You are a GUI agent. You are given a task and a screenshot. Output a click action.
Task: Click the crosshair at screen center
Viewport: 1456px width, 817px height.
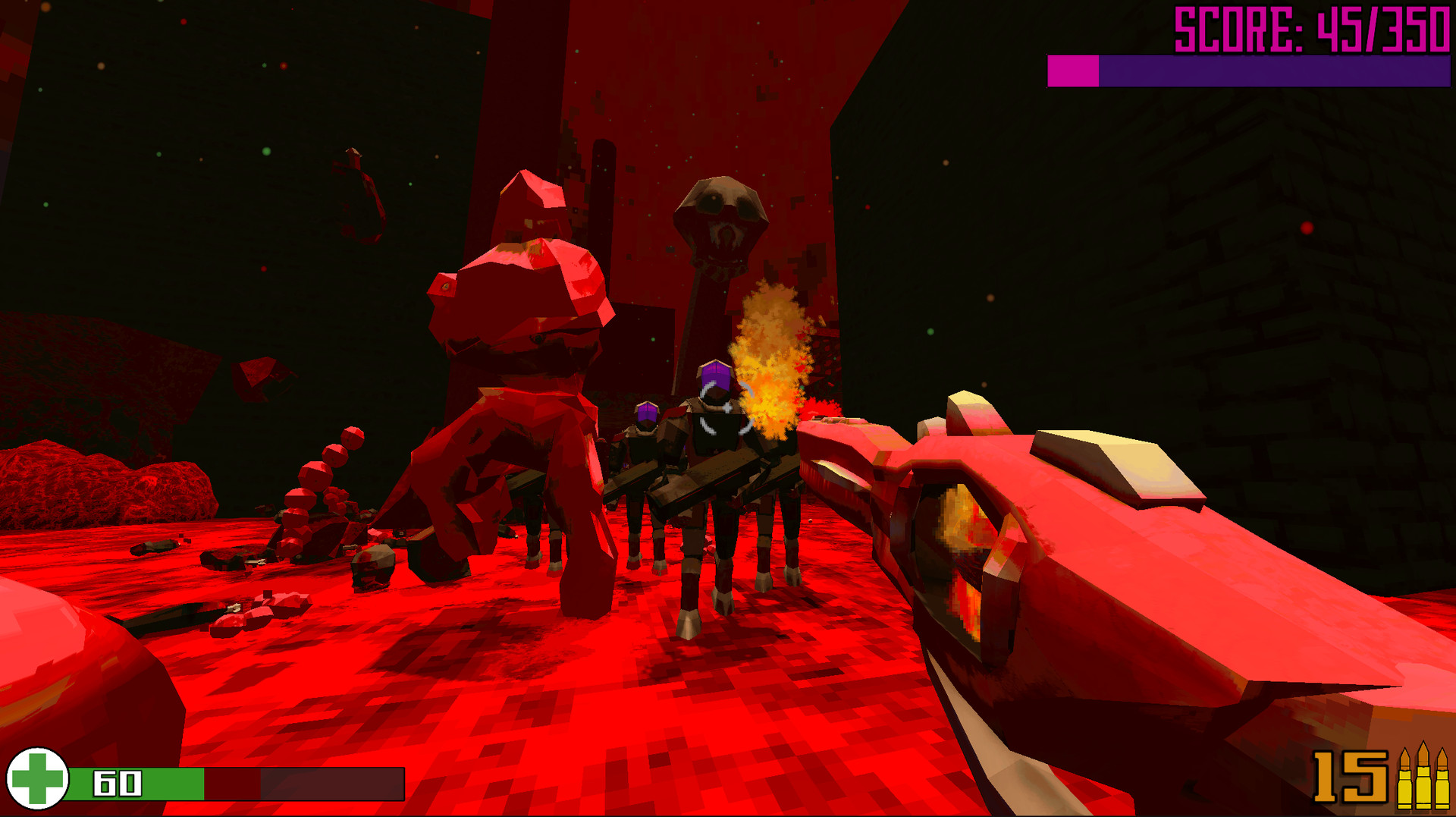(726, 410)
